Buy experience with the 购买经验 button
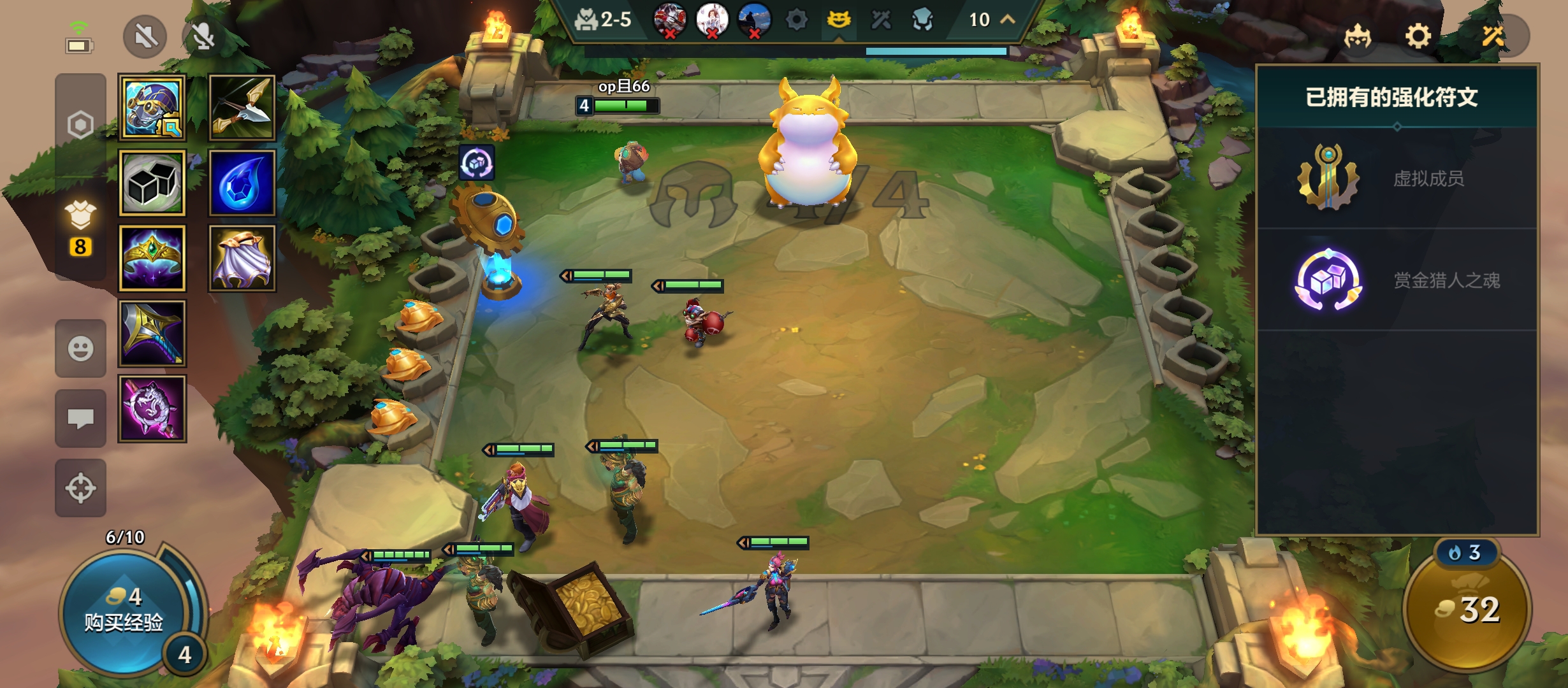The height and width of the screenshot is (688, 1568). [x=124, y=612]
